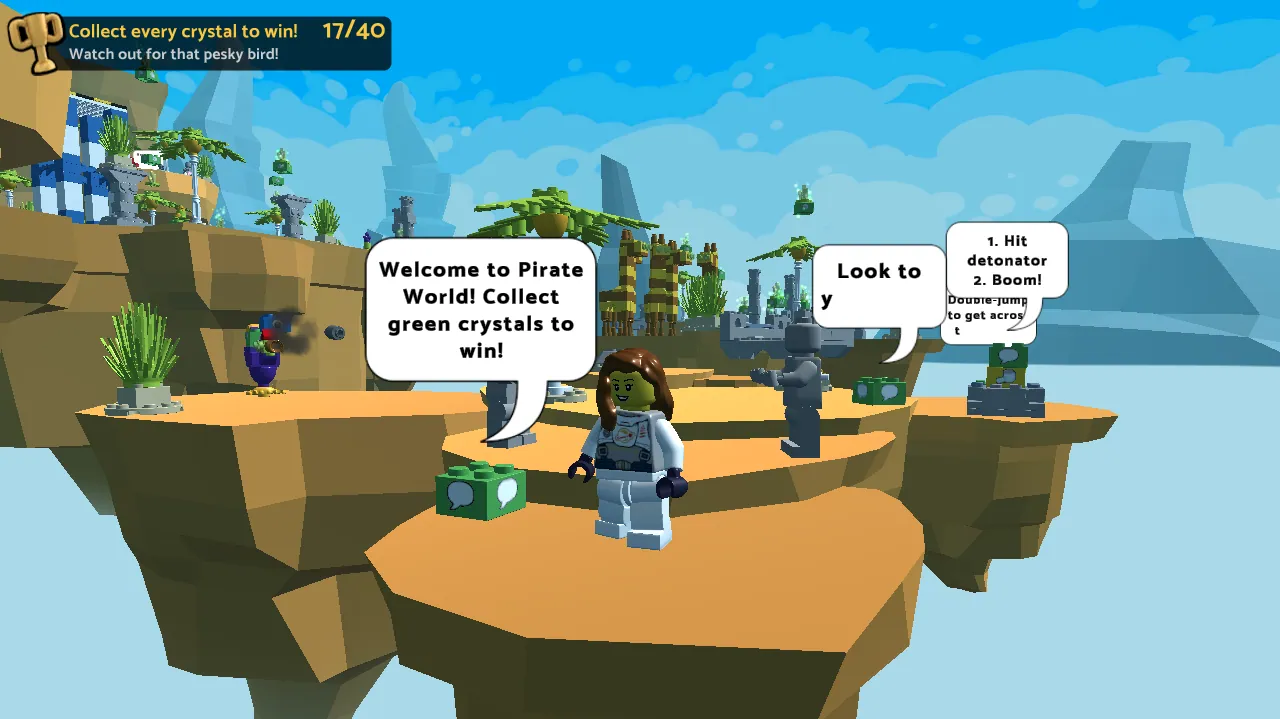Click the gold trophy objective icon
The image size is (1280, 719).
point(35,43)
